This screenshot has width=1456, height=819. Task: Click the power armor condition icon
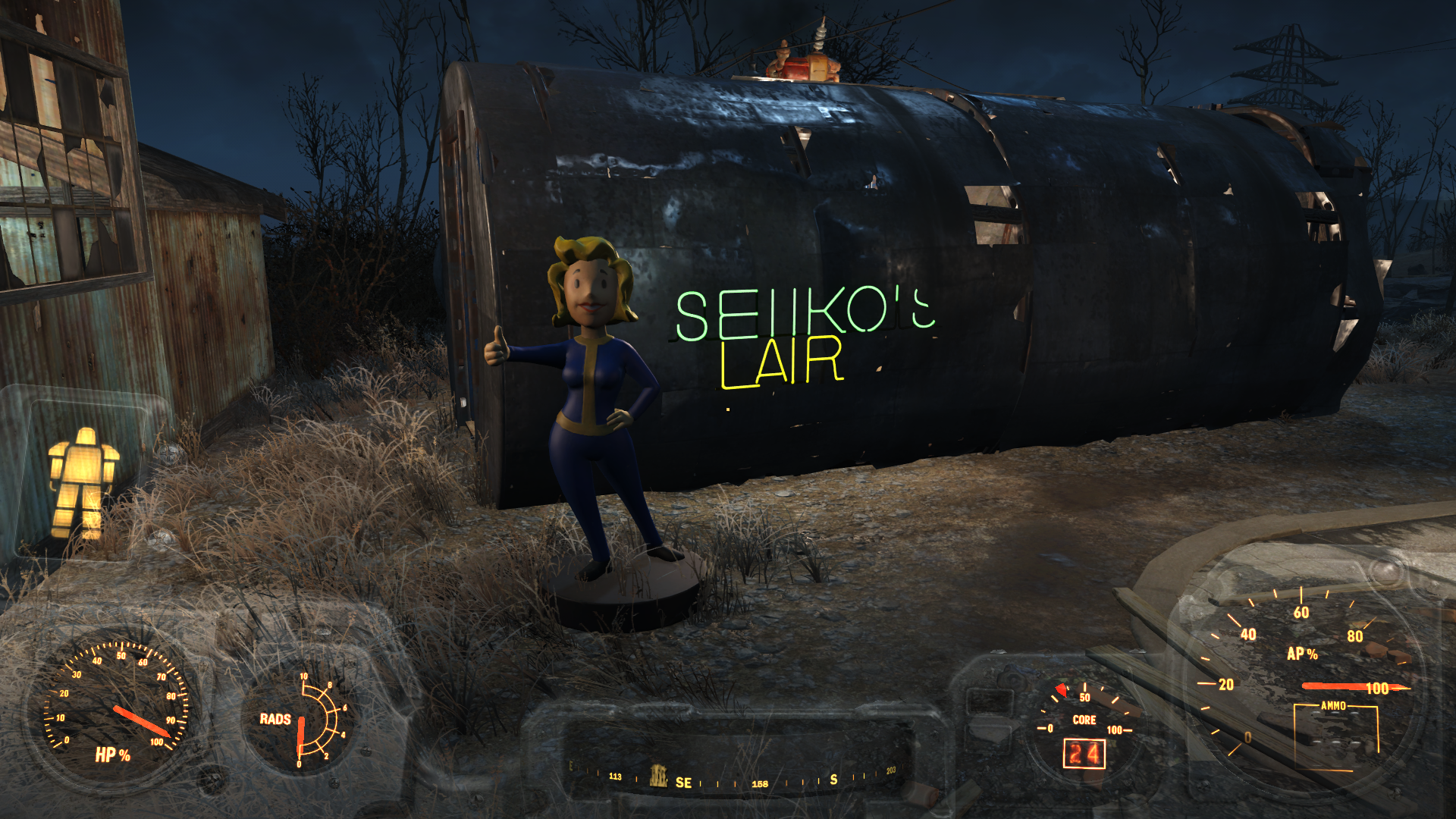click(x=83, y=482)
